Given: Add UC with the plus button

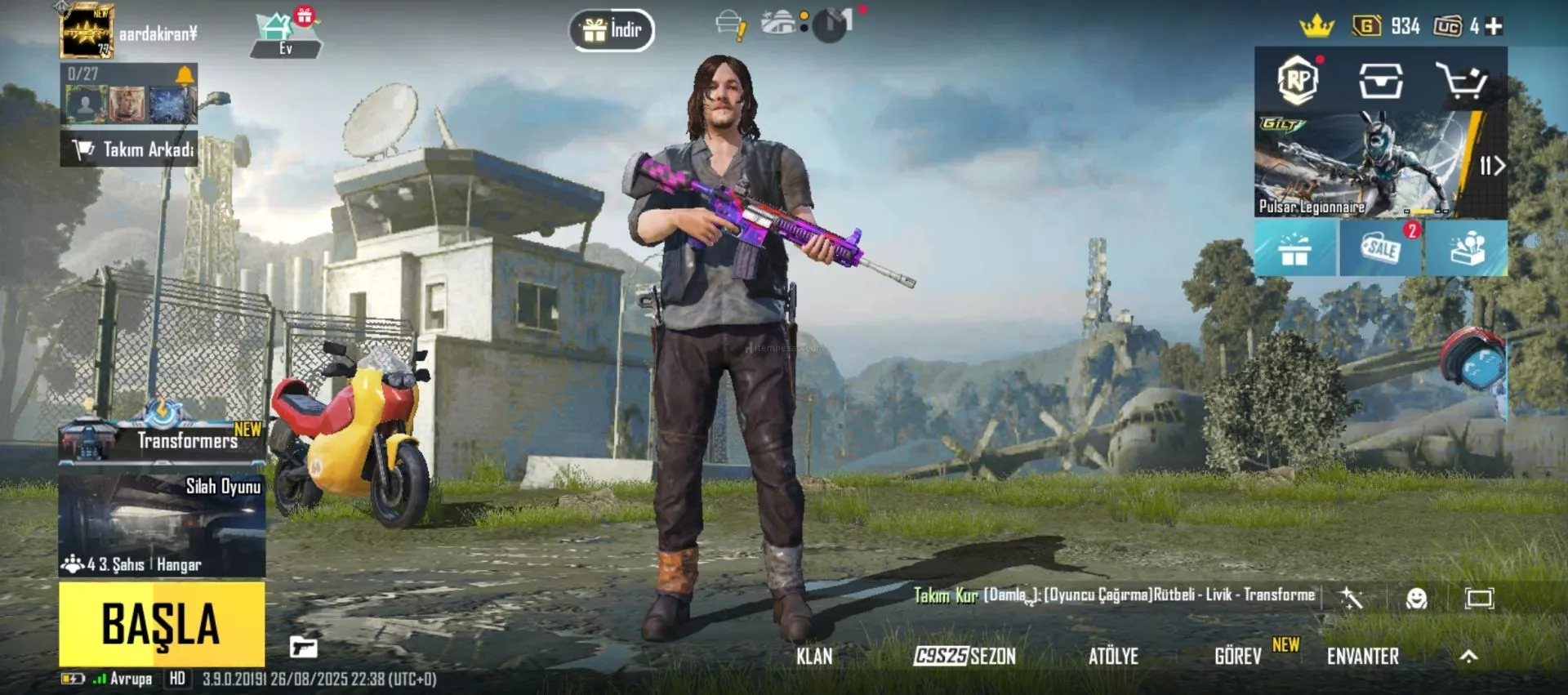Looking at the screenshot, I should click(x=1494, y=27).
